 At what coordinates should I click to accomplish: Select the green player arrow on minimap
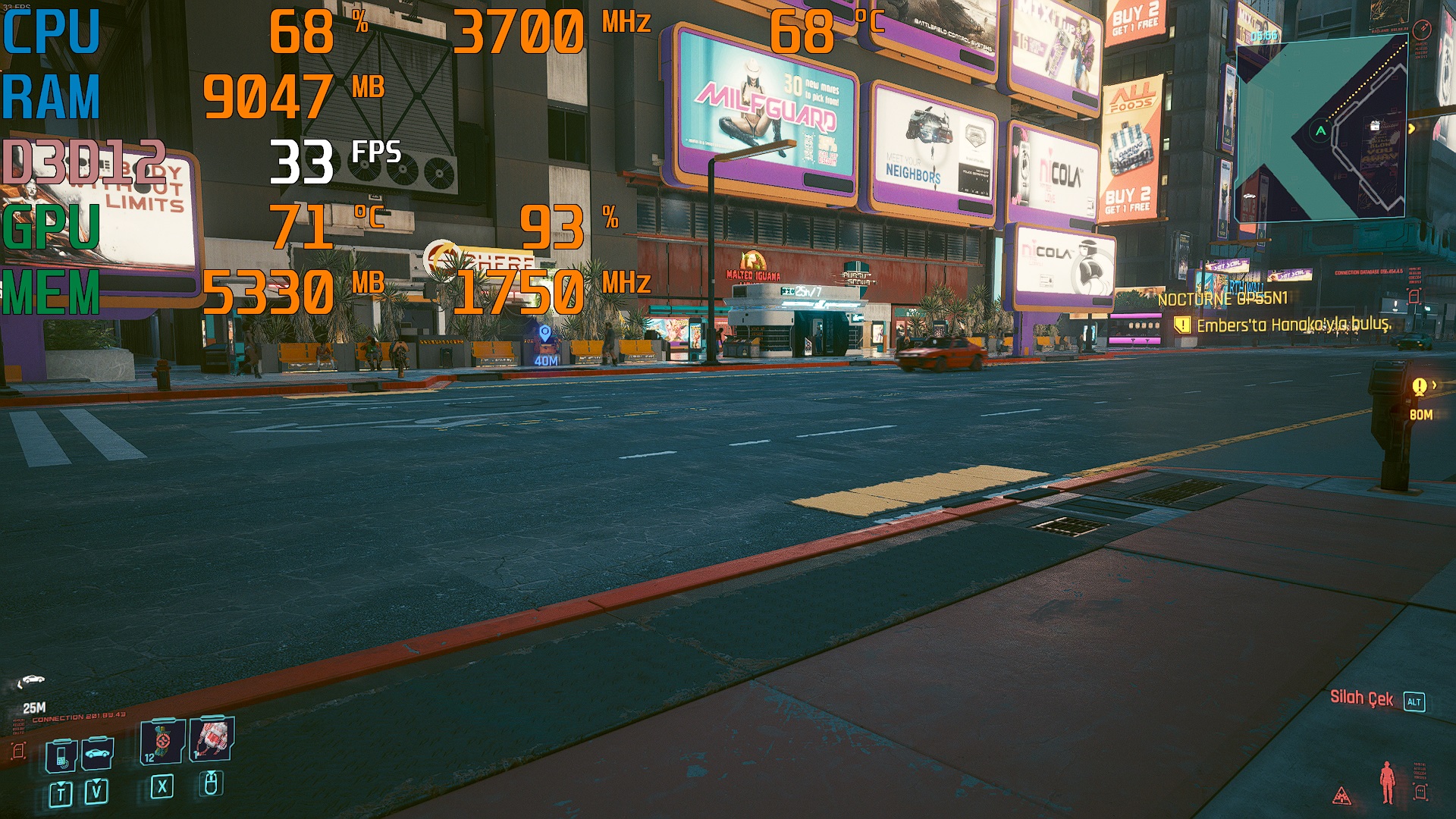pos(1320,131)
